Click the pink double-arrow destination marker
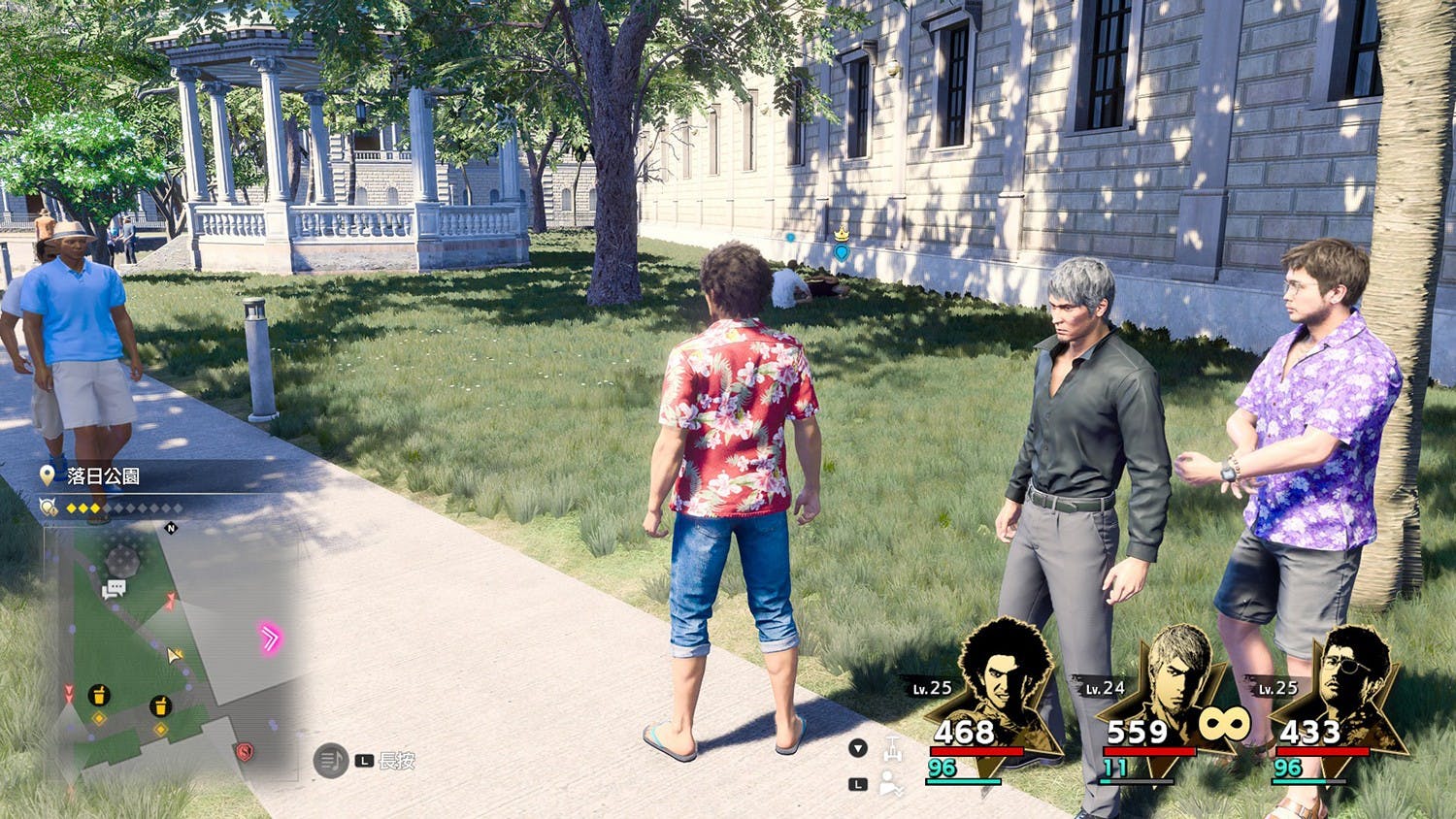 [269, 638]
